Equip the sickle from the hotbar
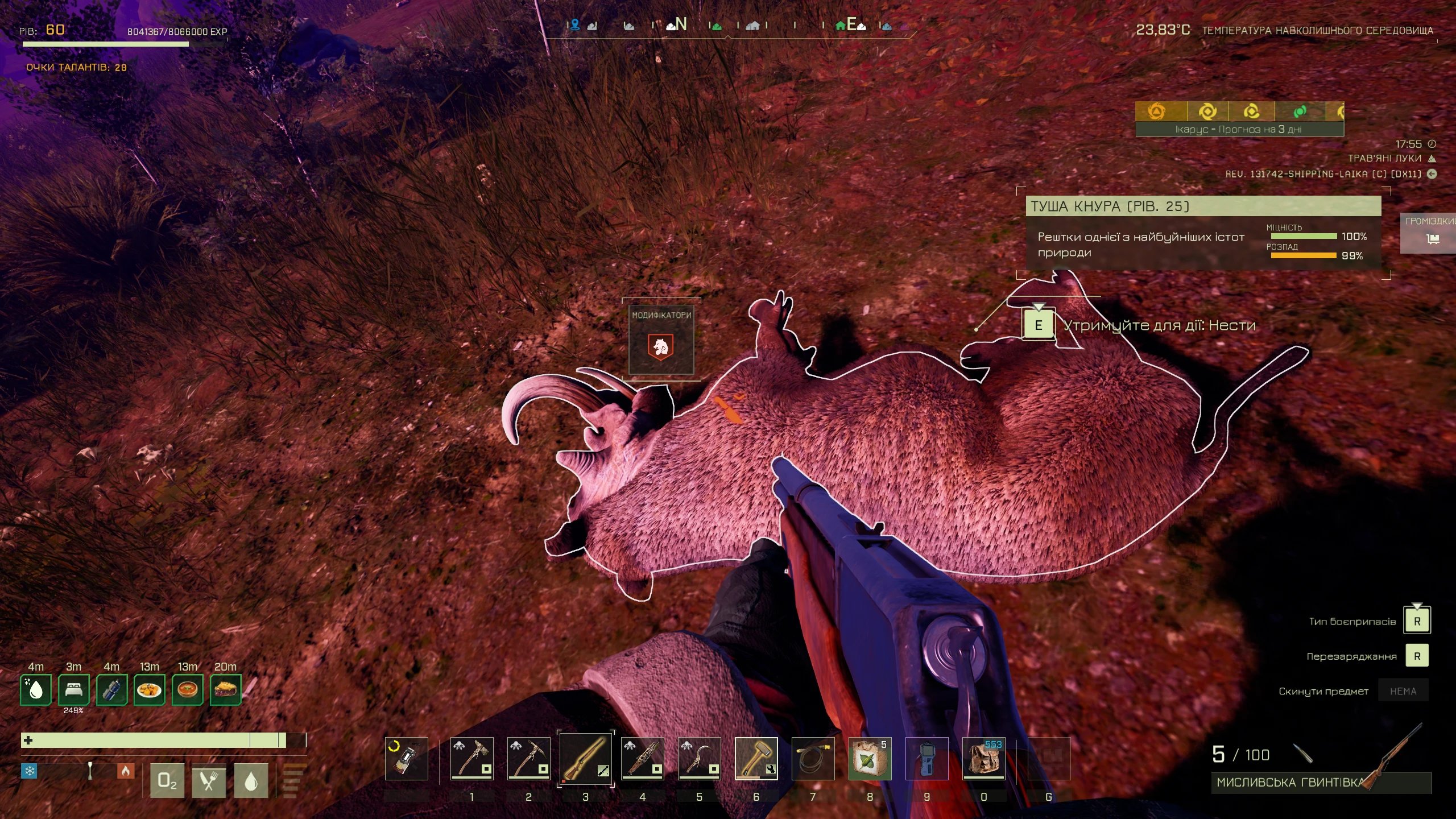 click(x=699, y=758)
